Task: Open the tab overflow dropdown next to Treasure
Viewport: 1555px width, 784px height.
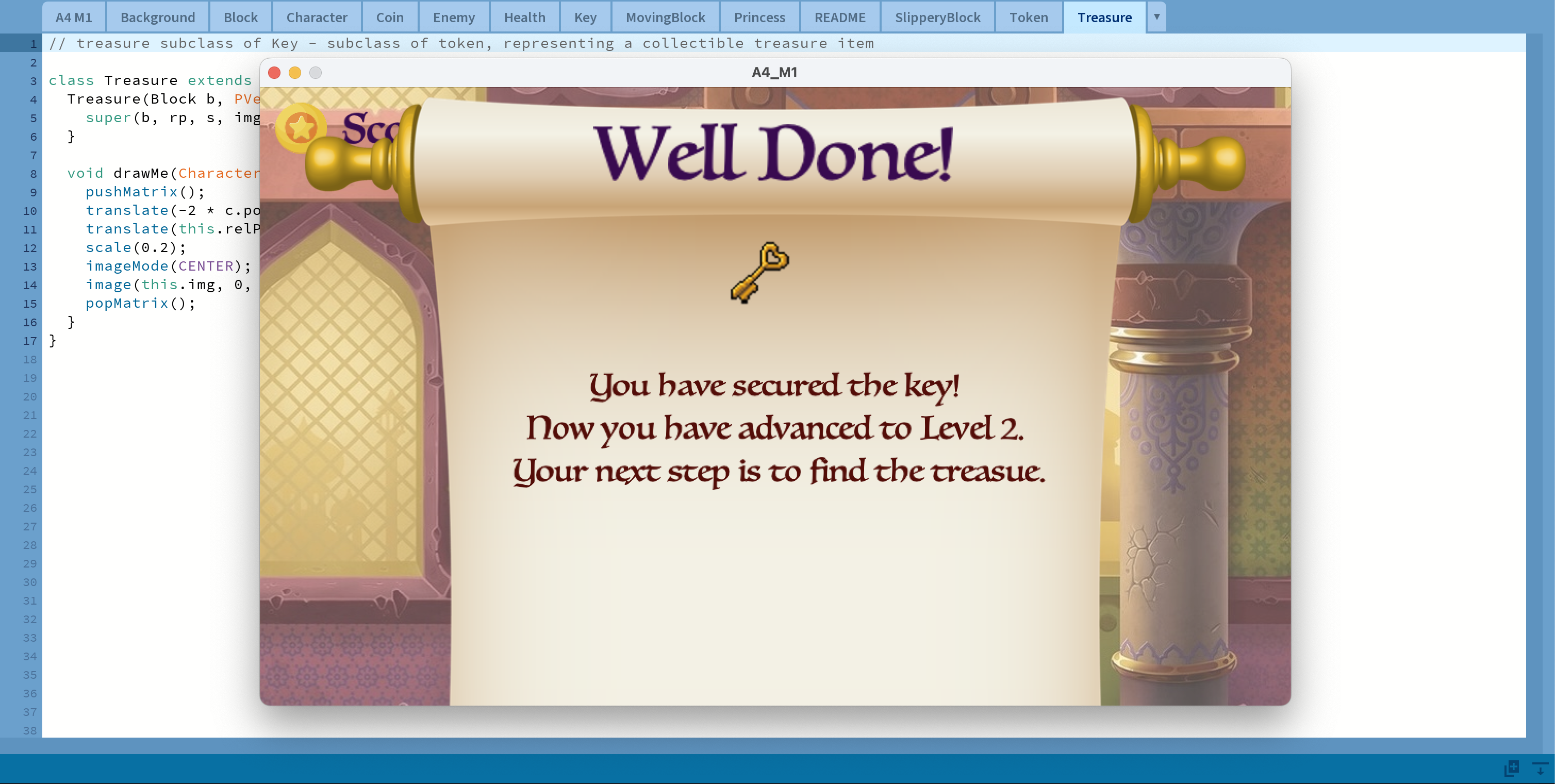Action: (1155, 17)
